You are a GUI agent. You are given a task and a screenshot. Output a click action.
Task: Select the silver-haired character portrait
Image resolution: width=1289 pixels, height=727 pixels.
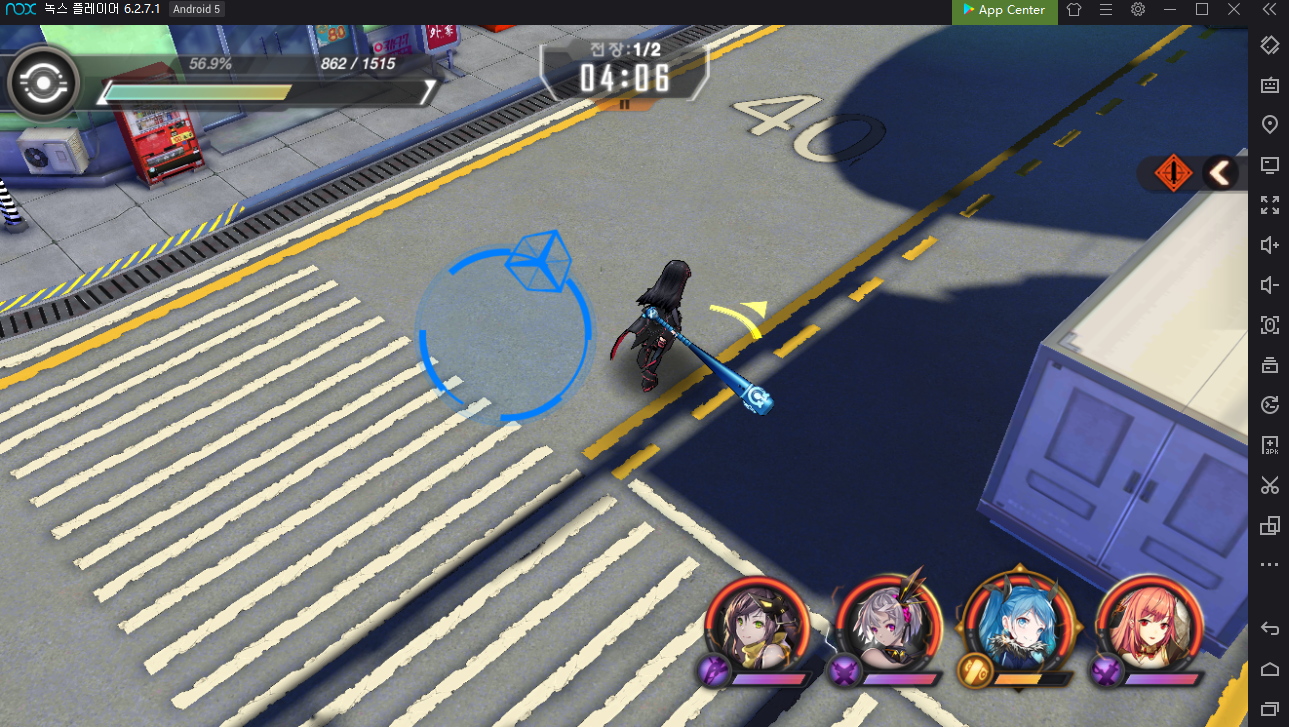[x=886, y=627]
